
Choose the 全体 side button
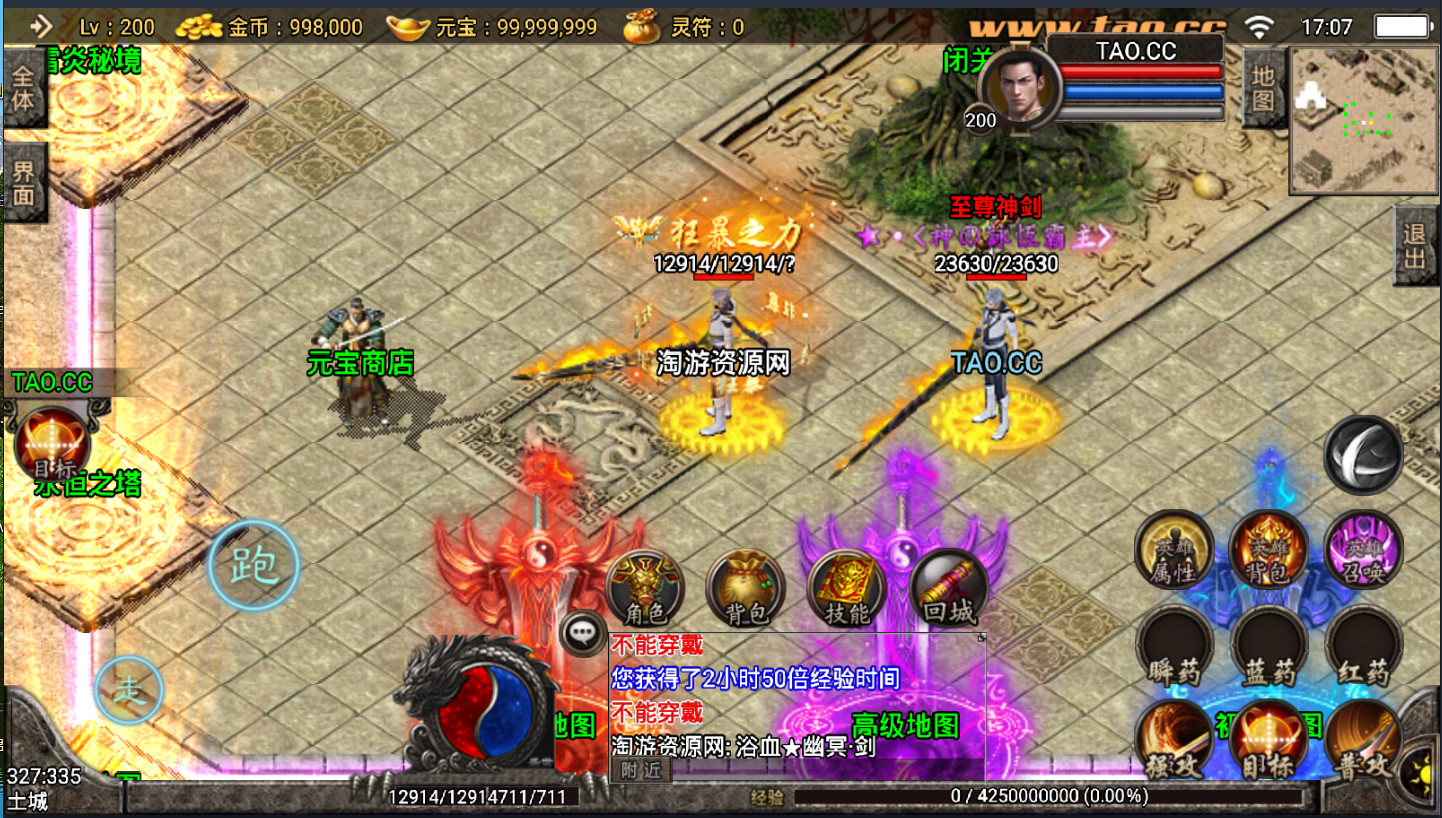tap(24, 88)
